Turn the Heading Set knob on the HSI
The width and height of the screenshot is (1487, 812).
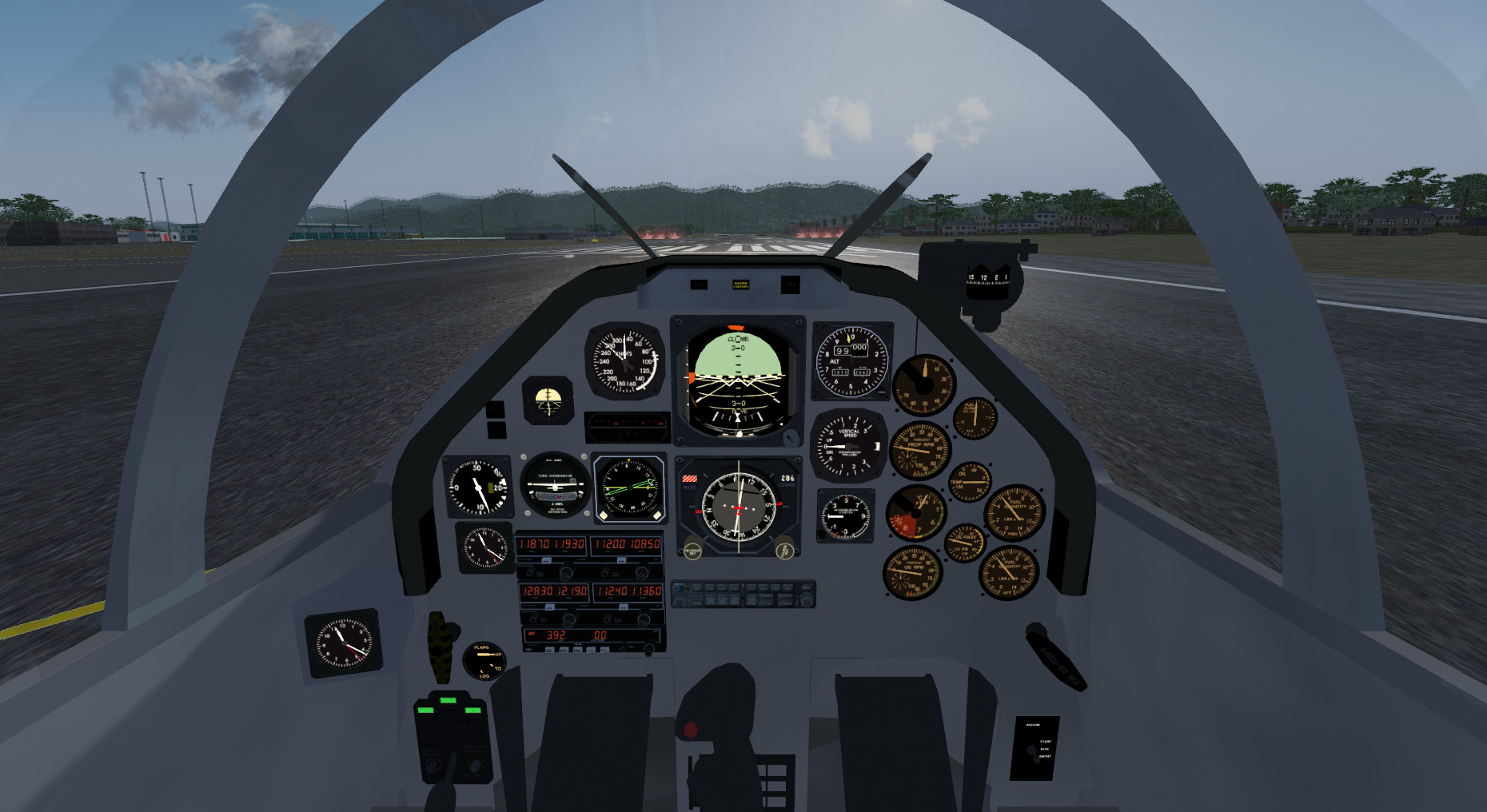693,551
